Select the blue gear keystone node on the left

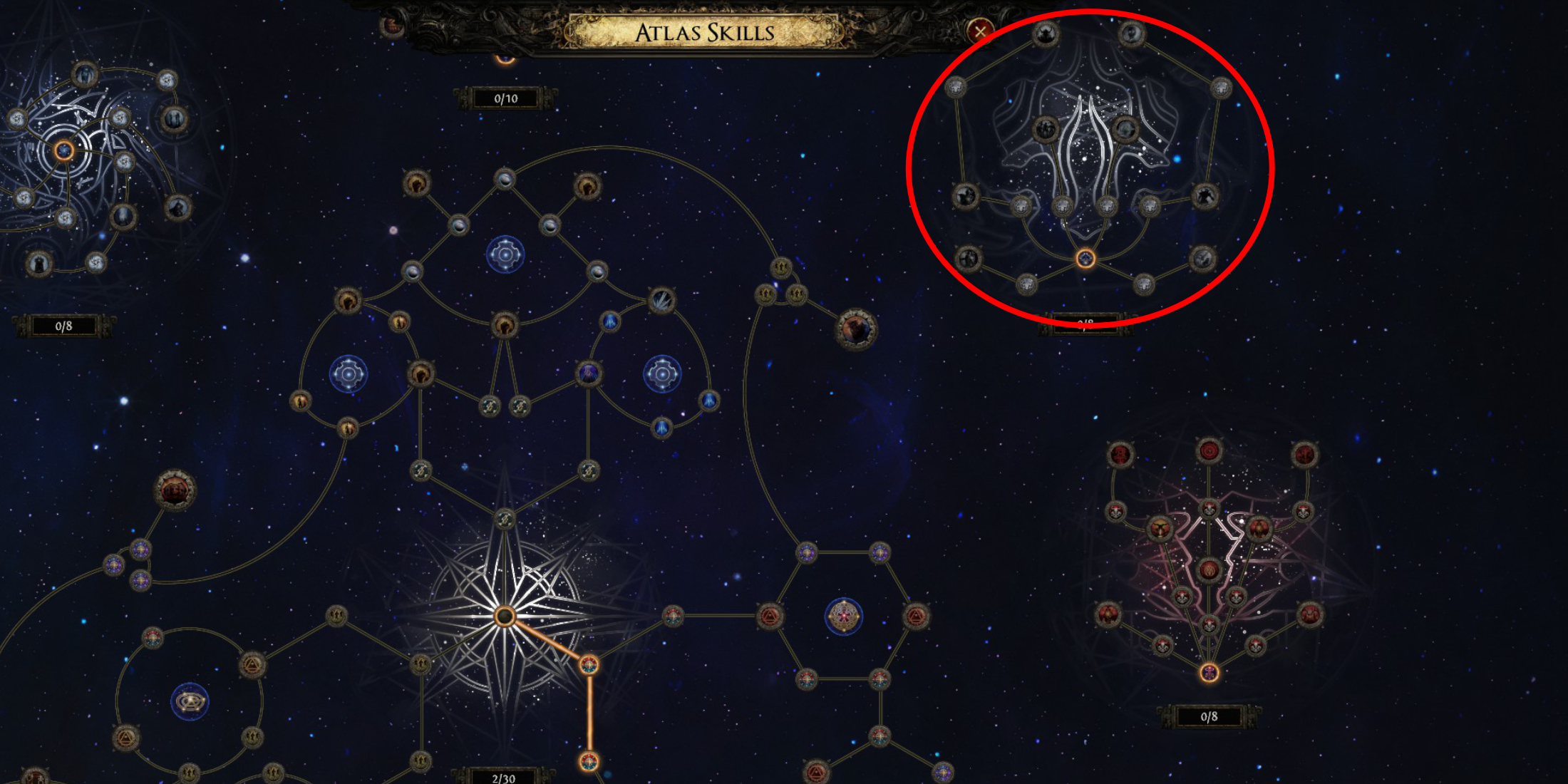point(348,374)
